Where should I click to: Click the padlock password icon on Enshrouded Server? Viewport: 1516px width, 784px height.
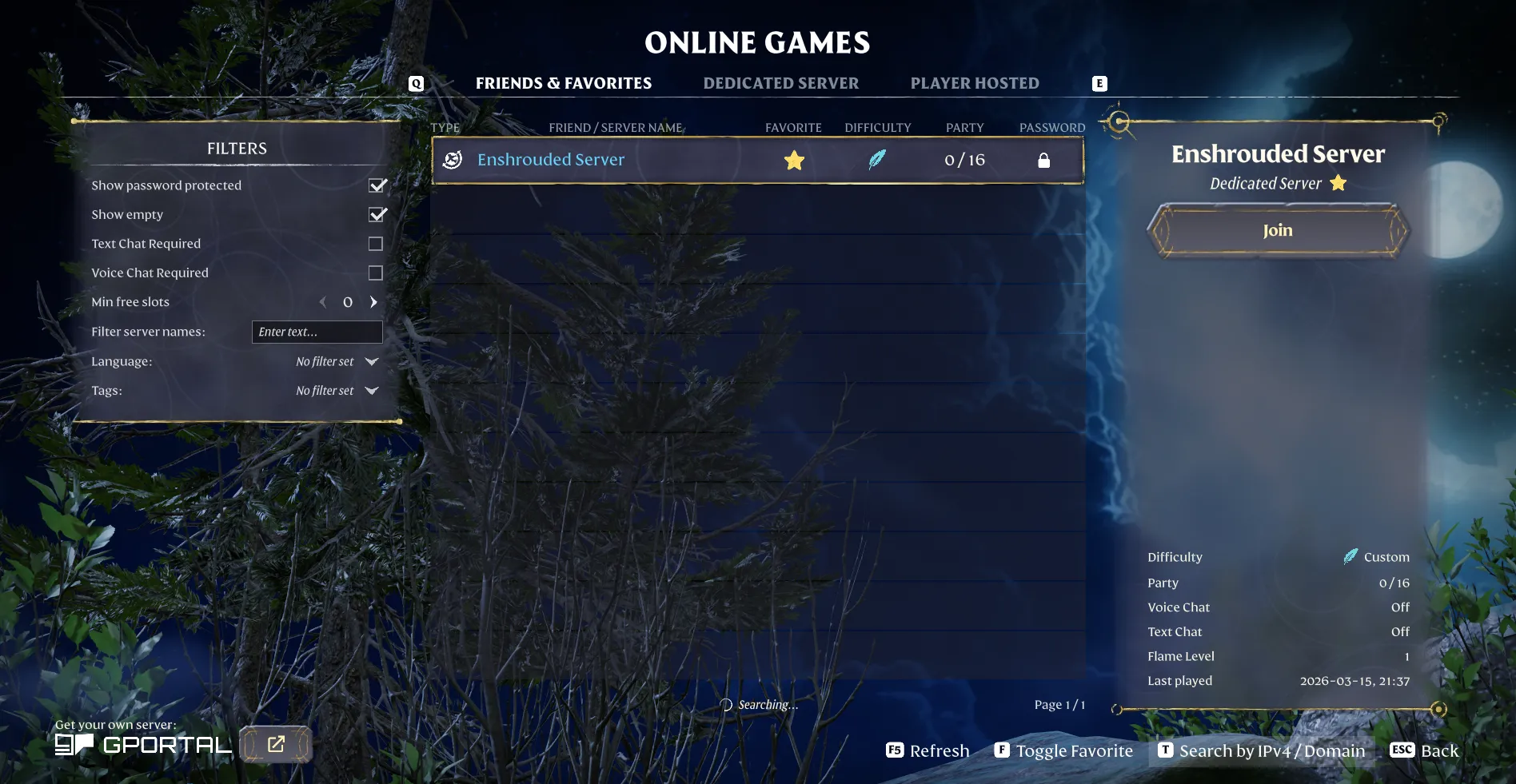tap(1045, 160)
